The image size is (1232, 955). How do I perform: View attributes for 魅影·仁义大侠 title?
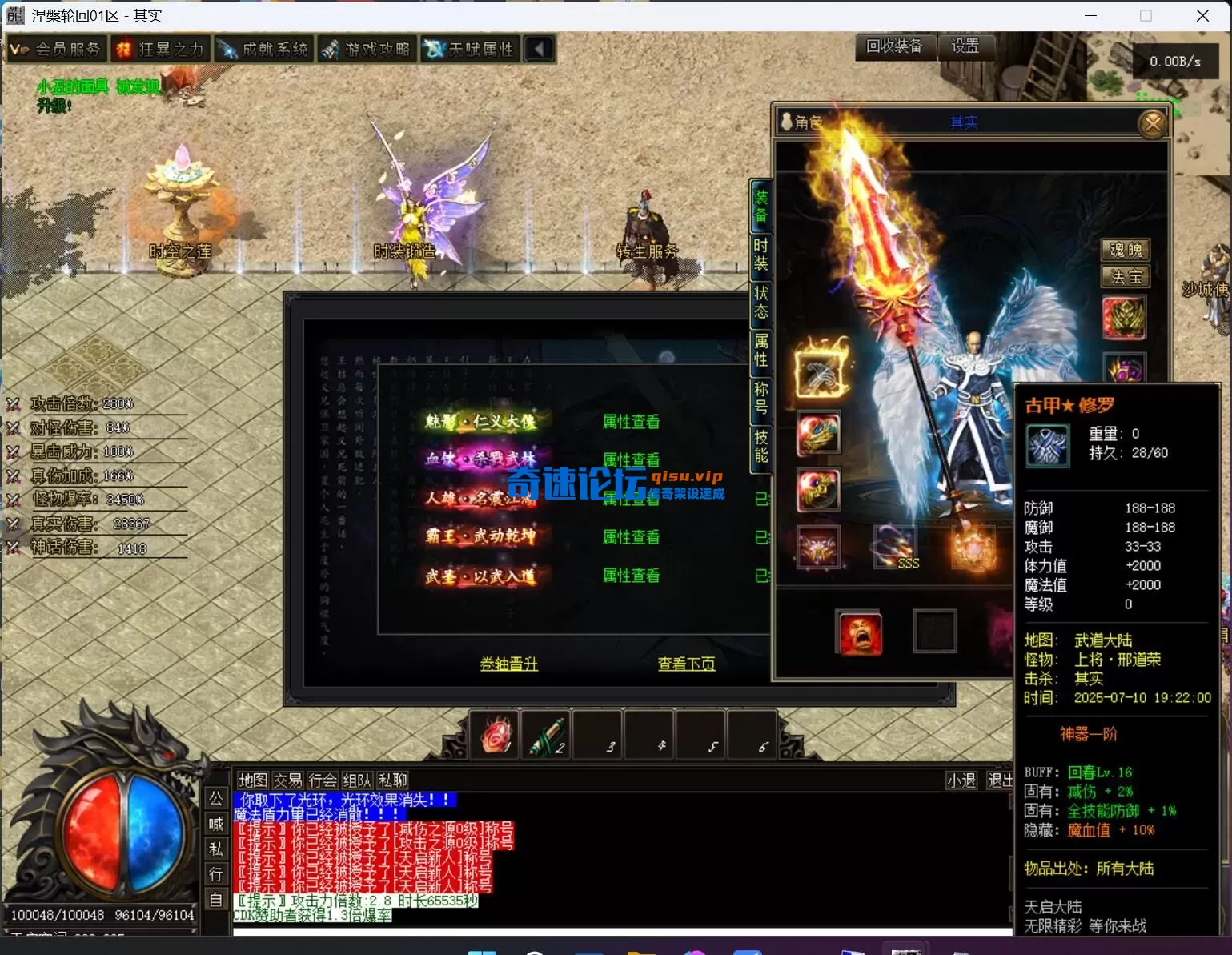coord(631,422)
